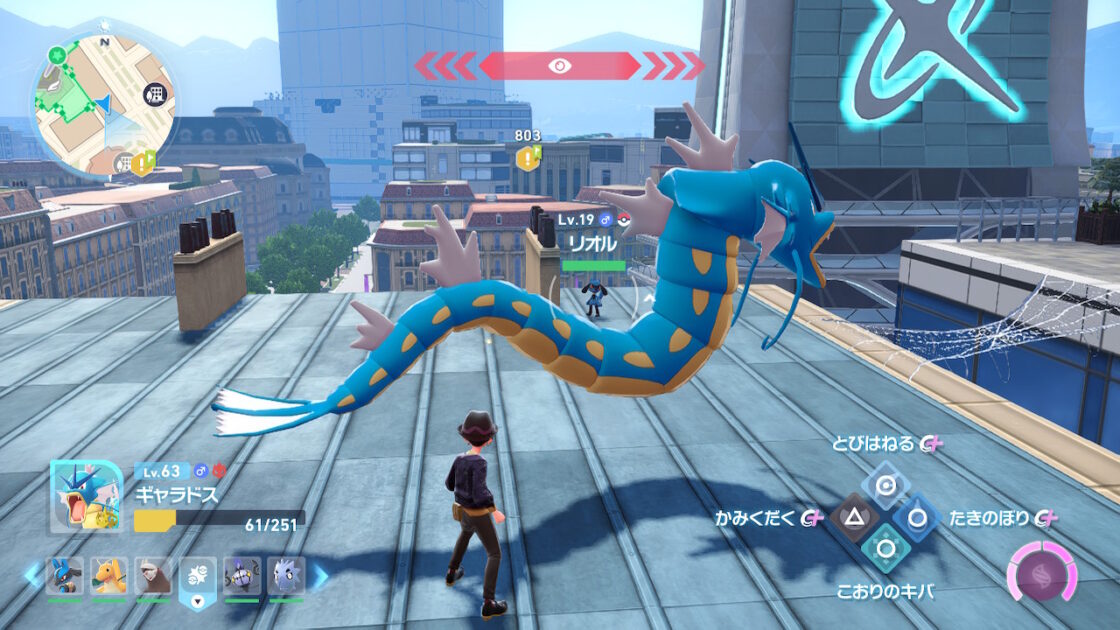This screenshot has width=1120, height=630.
Task: Cycle party right with the arrow
Action: (320, 575)
